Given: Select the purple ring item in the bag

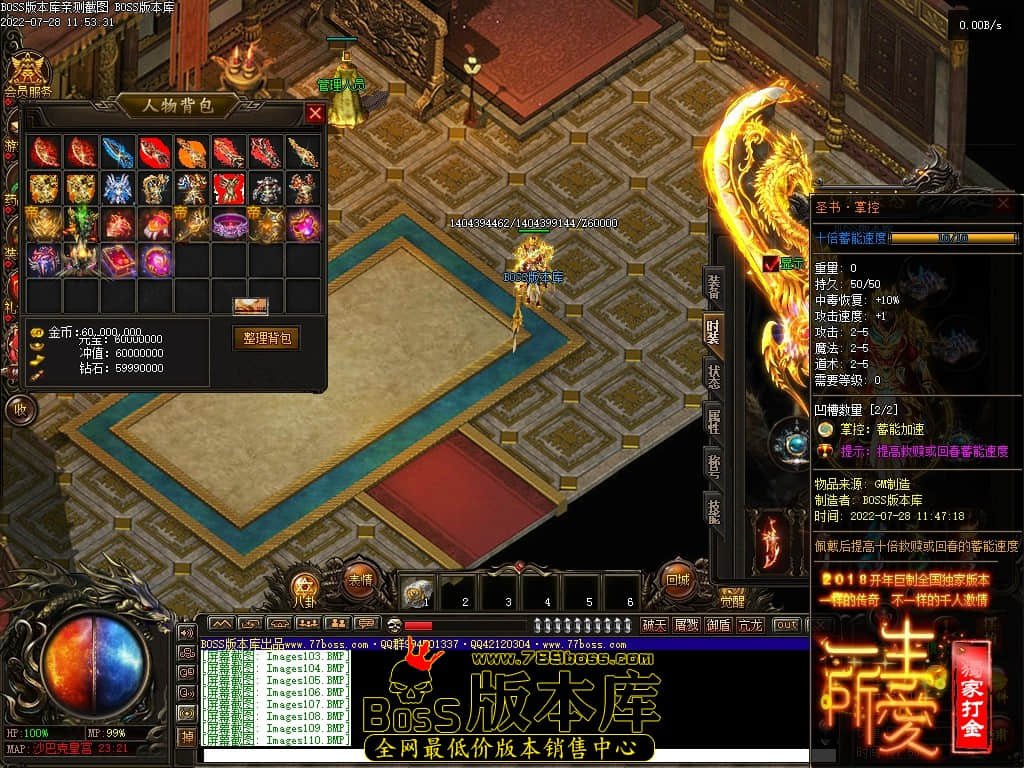Looking at the screenshot, I should tap(229, 224).
